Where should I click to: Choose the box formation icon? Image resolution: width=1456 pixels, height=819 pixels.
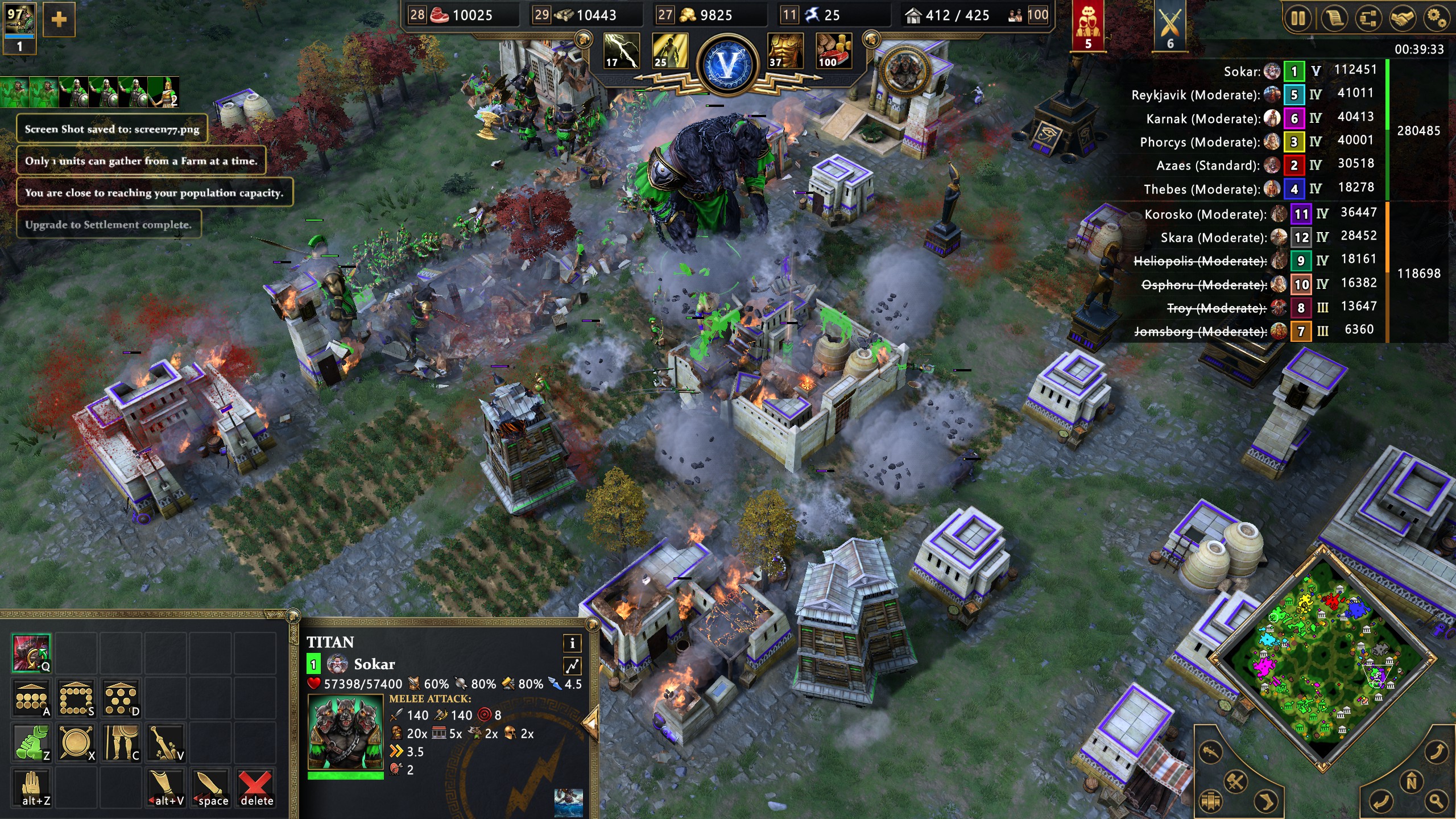pyautogui.click(x=76, y=698)
